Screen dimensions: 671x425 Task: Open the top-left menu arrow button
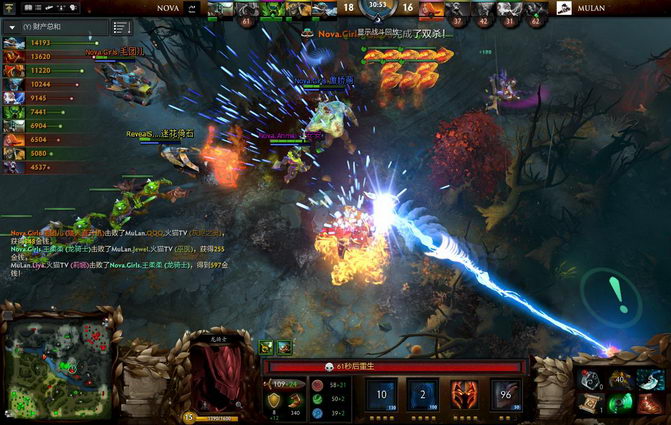pos(9,8)
